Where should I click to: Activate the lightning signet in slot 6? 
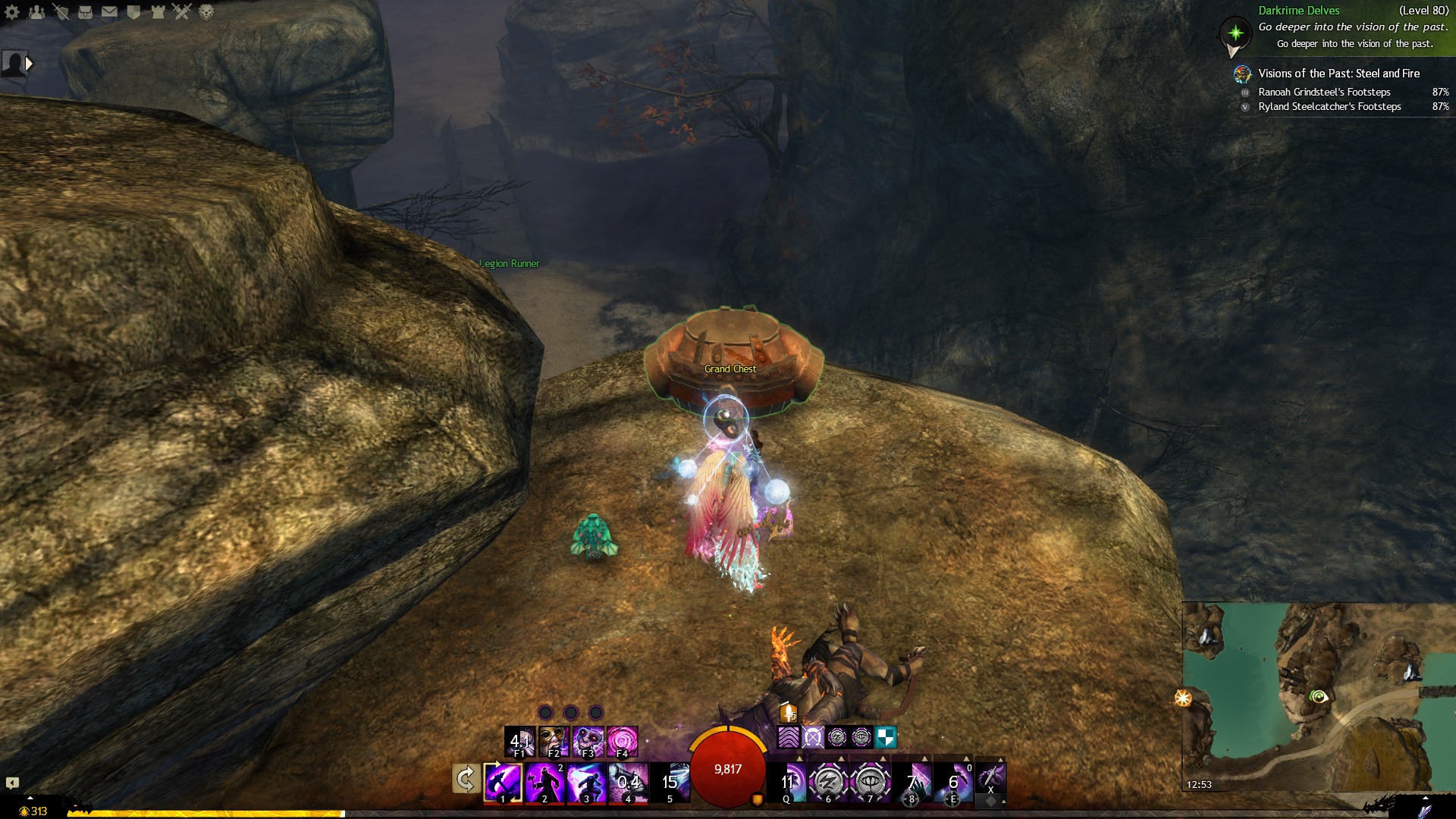click(x=828, y=781)
